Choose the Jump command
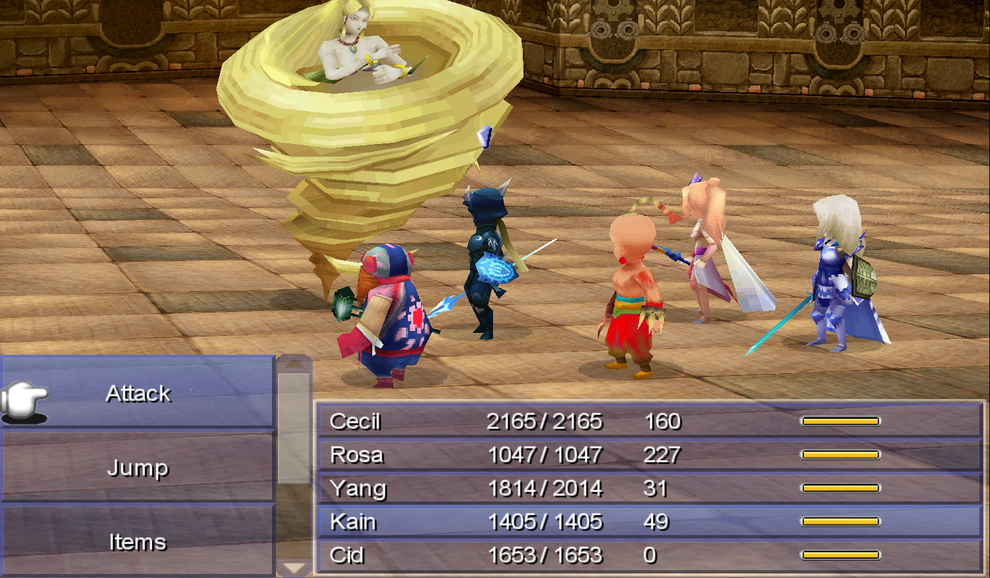The height and width of the screenshot is (578, 990). [138, 468]
